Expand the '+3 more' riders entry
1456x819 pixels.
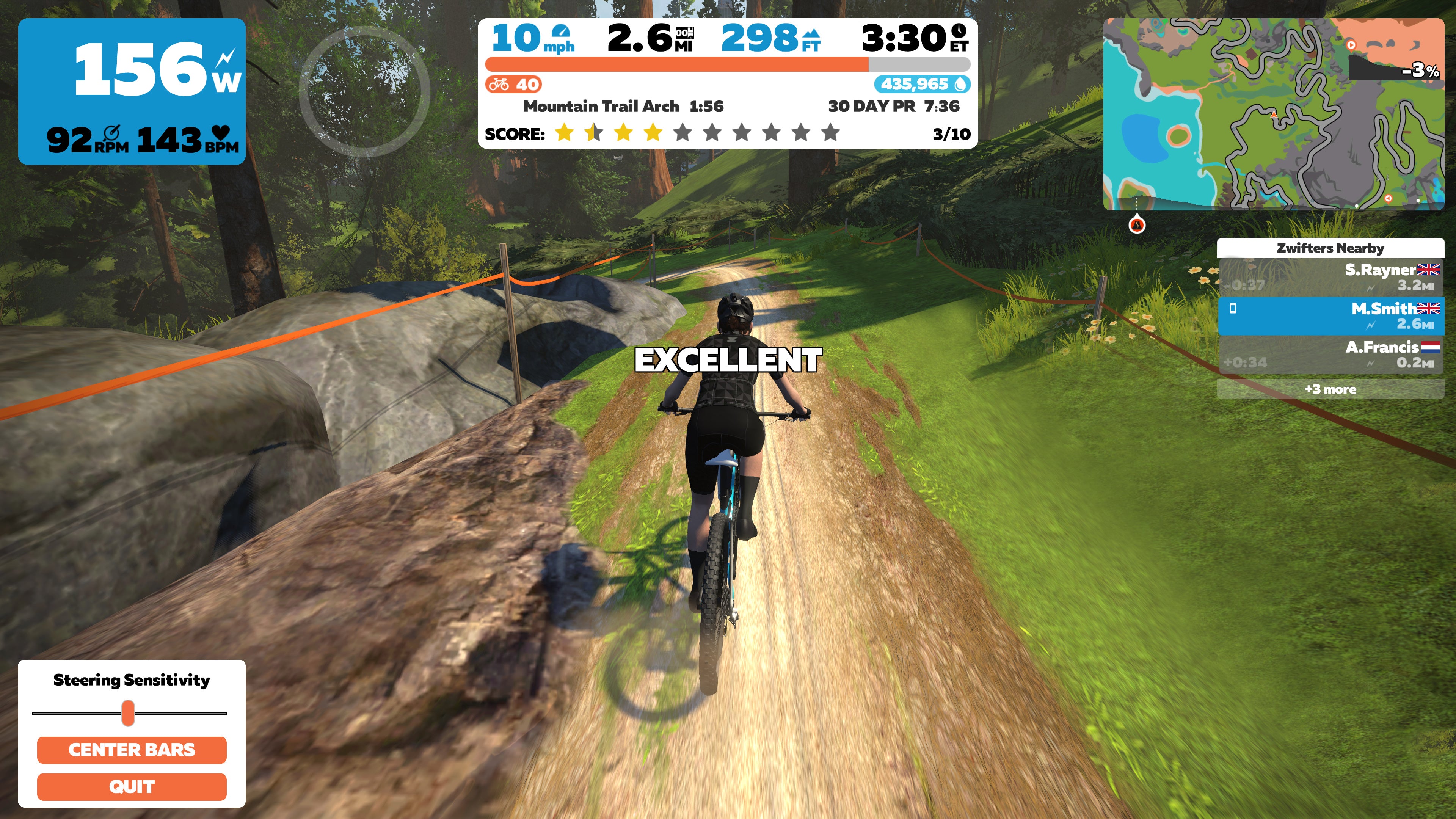(x=1330, y=389)
